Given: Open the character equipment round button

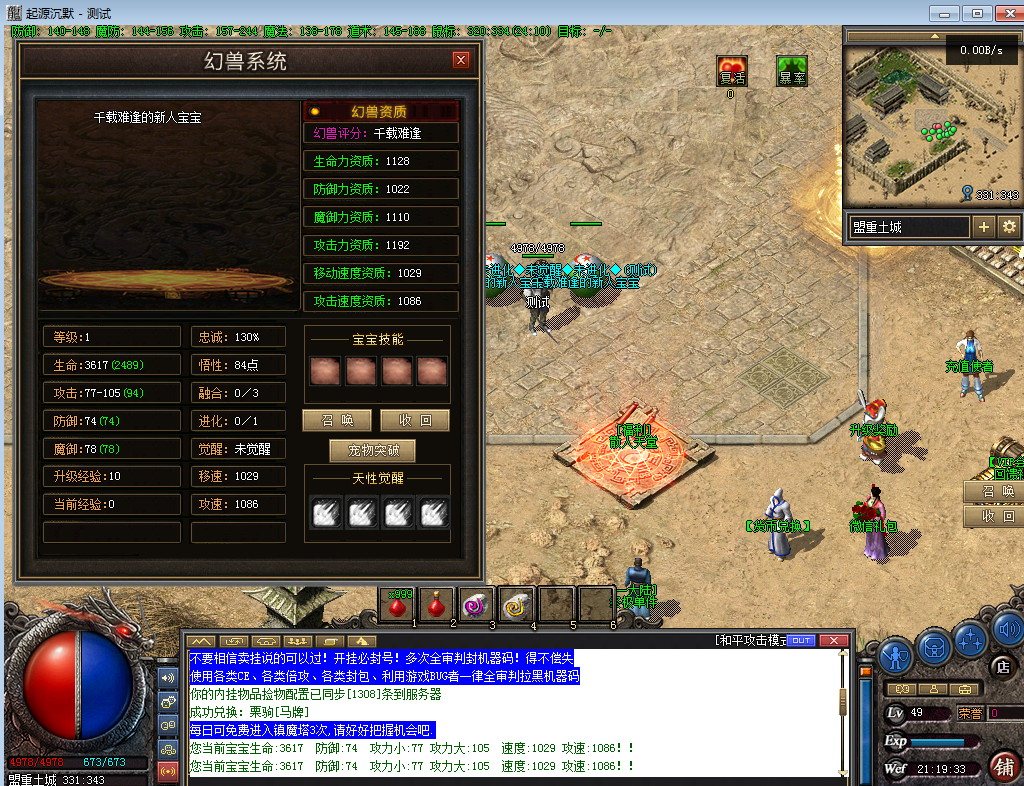Looking at the screenshot, I should pos(897,656).
